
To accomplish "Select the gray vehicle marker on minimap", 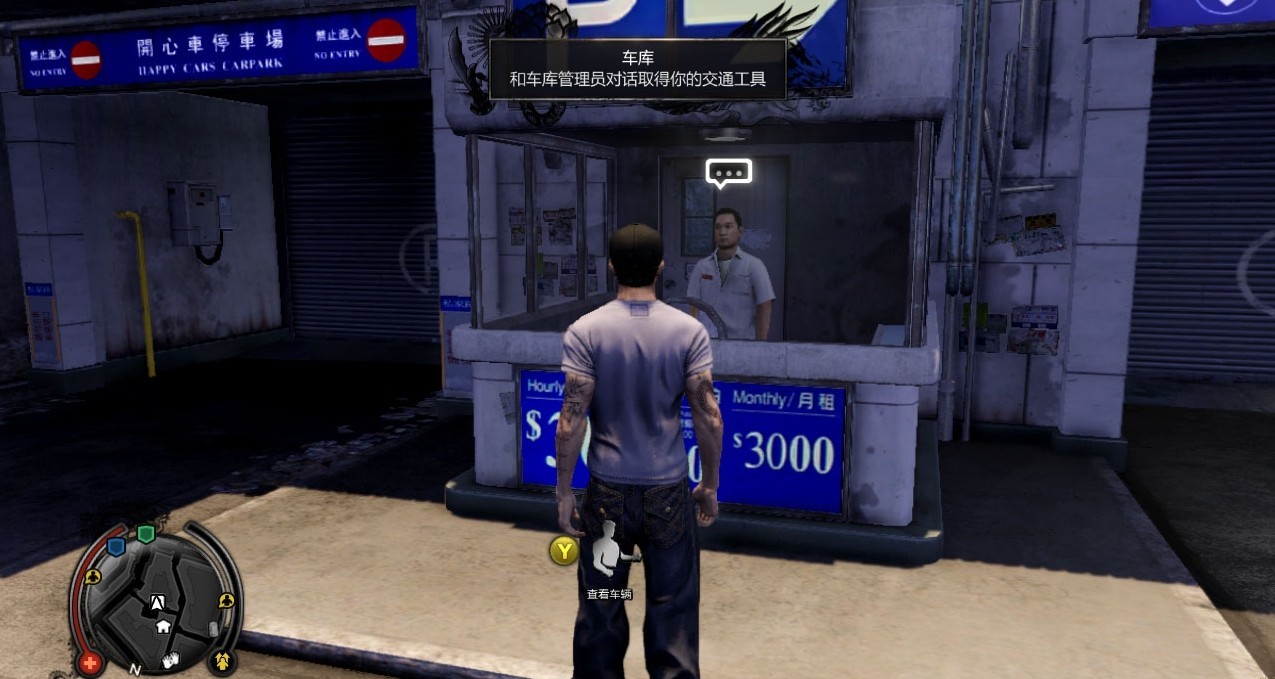I will 213,629.
